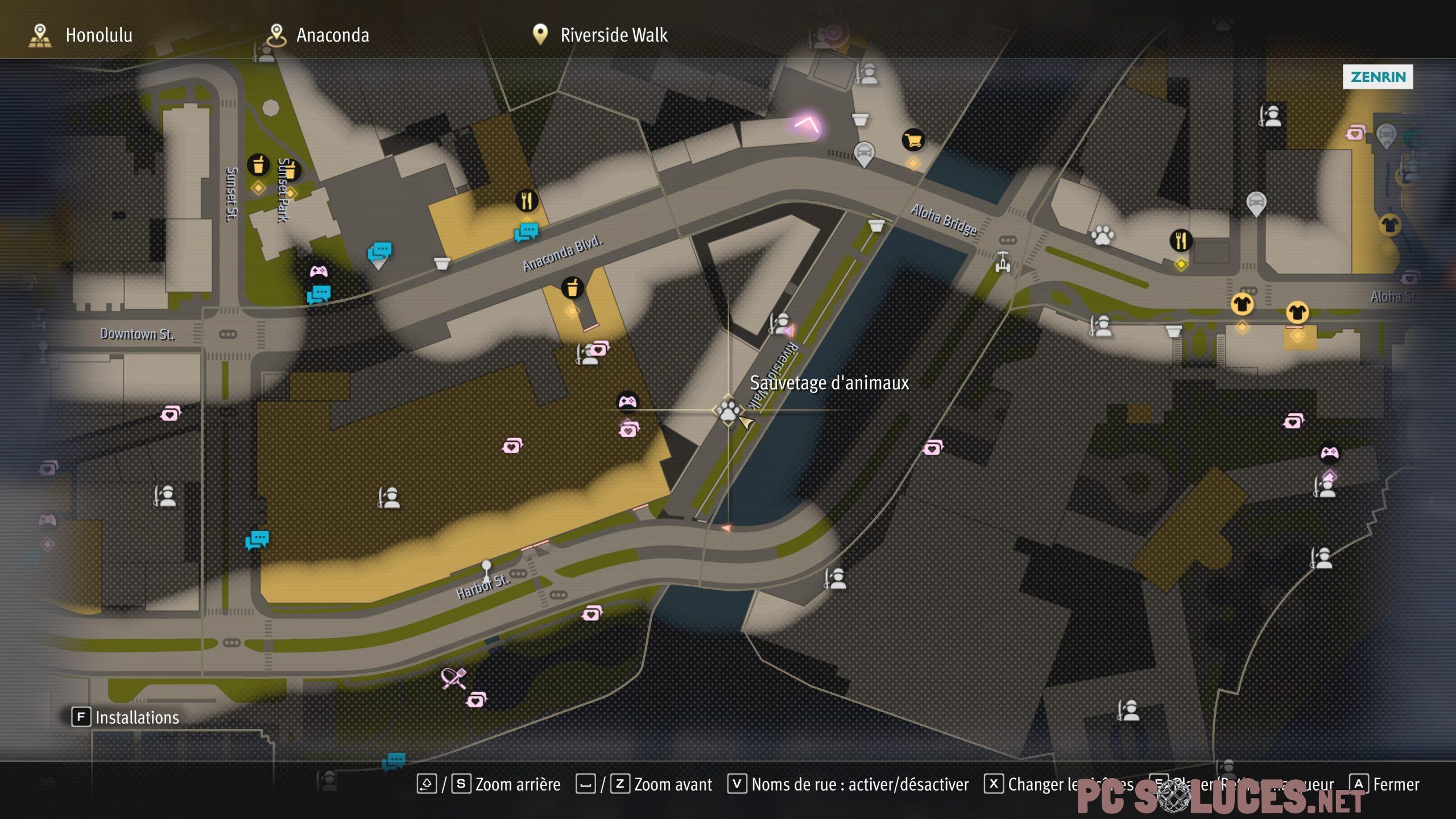Click the pink crossed fork and knife marker

coord(453,678)
